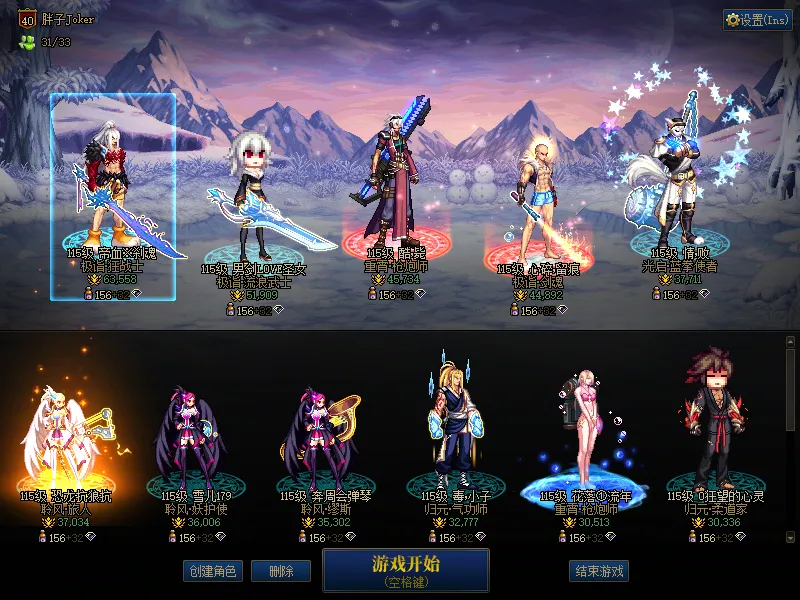Click the character list scrollbar
This screenshot has height=600, width=800.
click(791, 390)
